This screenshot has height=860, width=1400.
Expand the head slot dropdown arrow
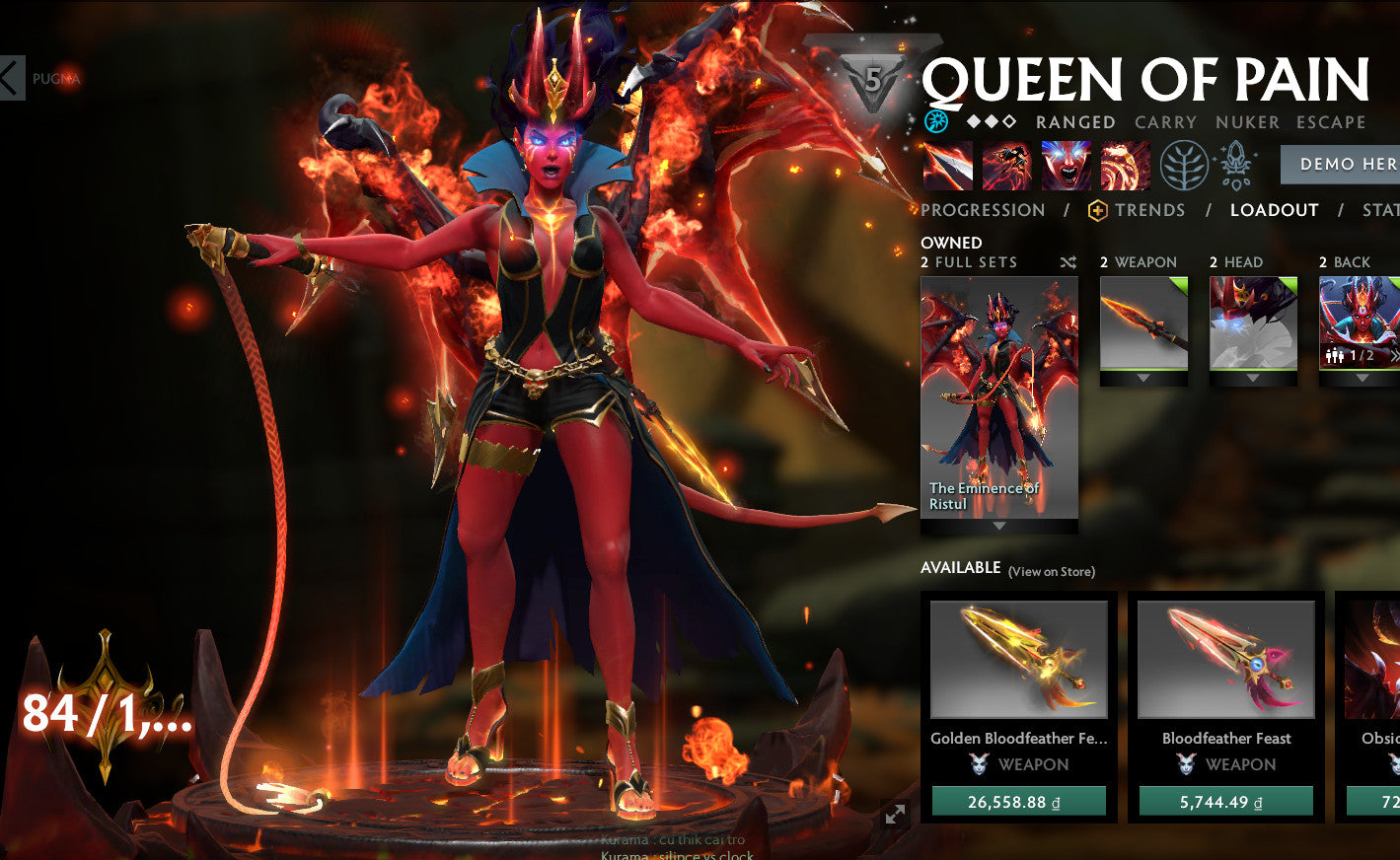coord(1254,377)
